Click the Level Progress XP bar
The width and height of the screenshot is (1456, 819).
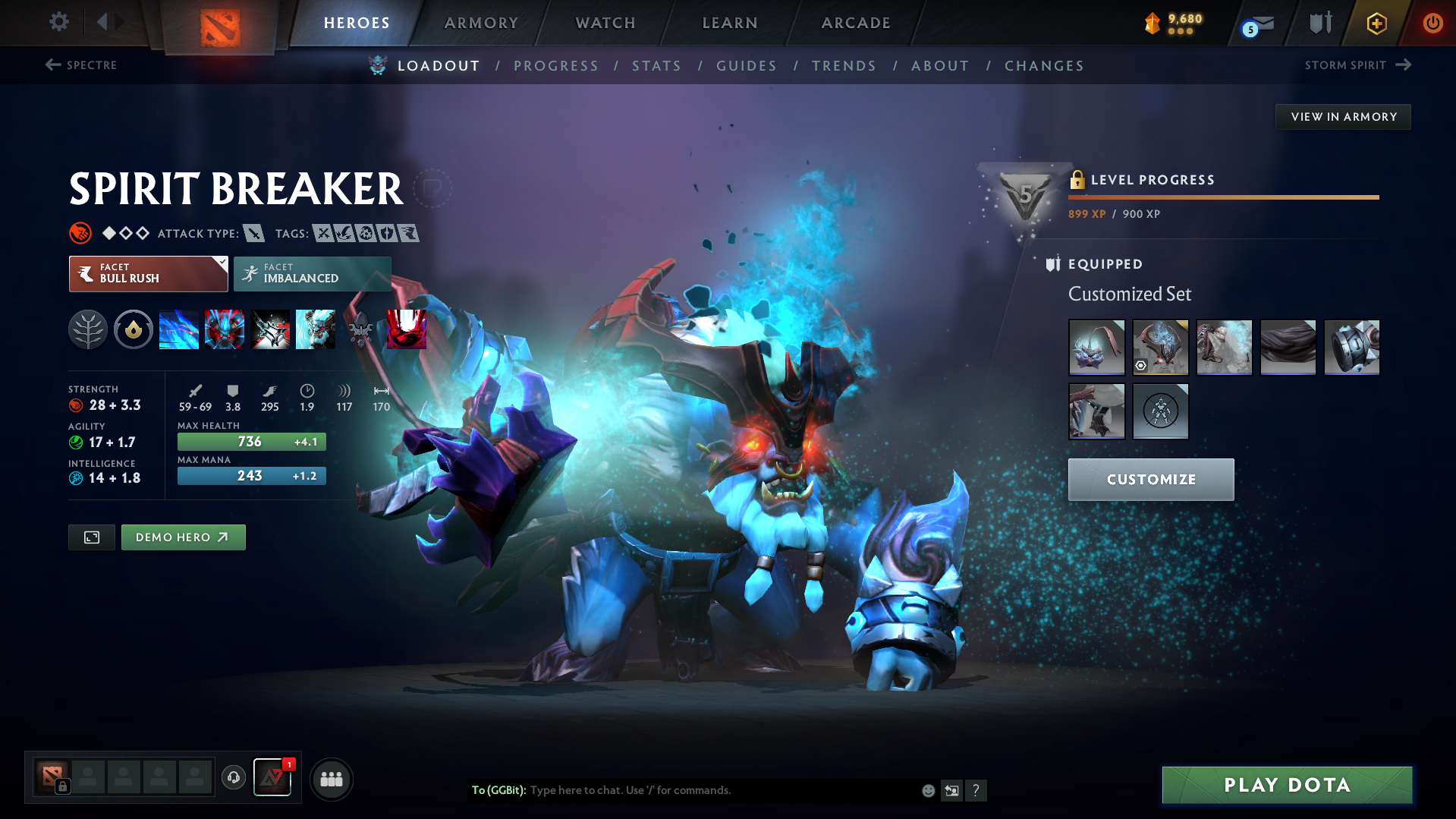tap(1223, 197)
